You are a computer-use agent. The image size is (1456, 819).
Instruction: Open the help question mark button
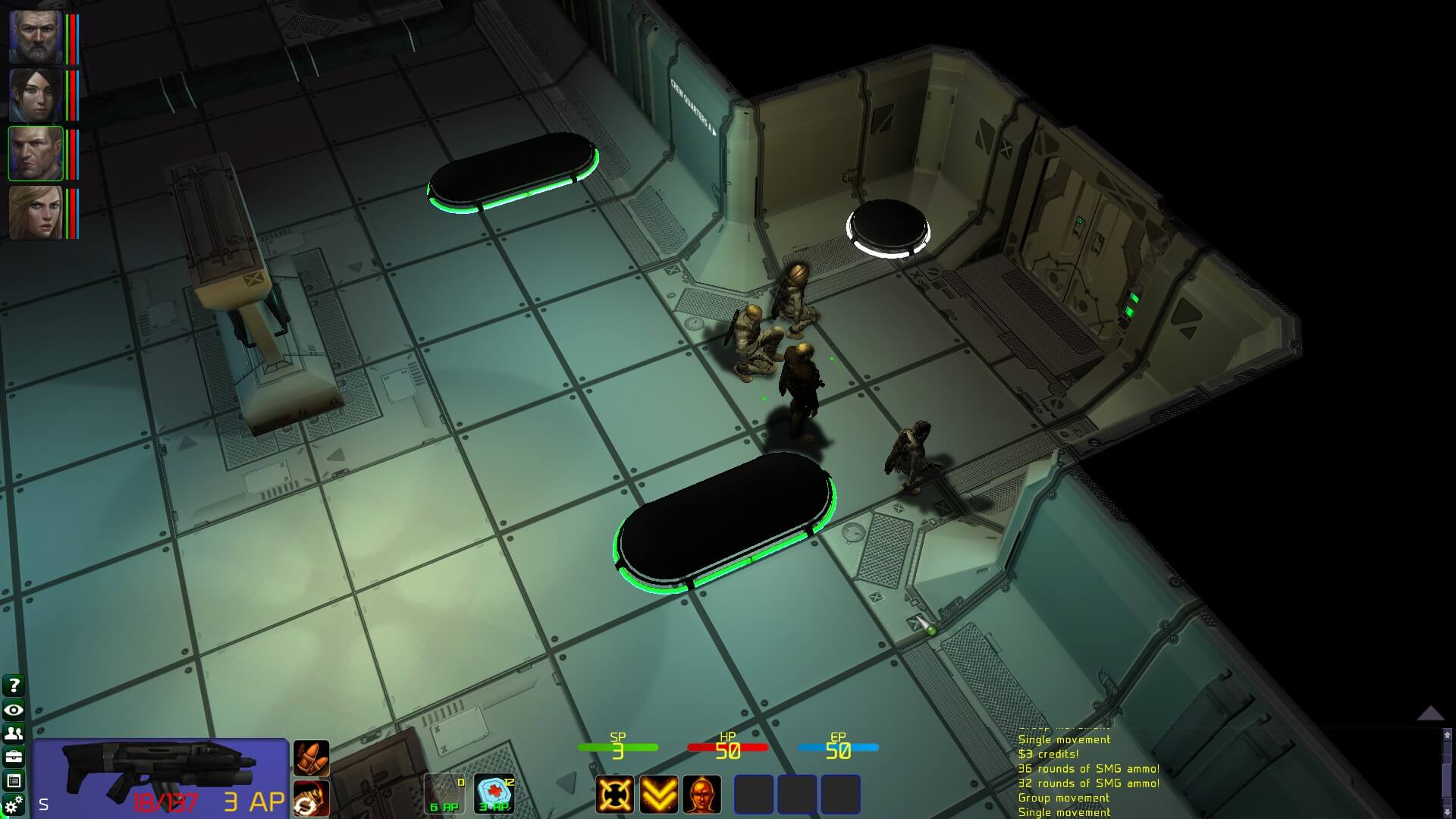pos(14,686)
